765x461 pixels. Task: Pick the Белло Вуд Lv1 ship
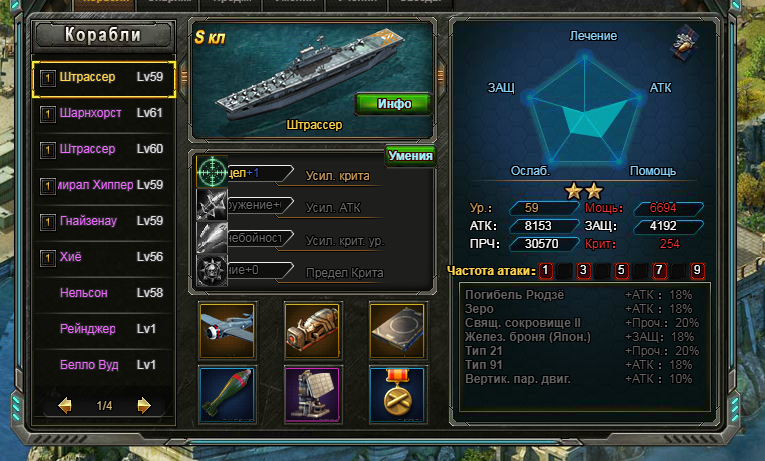point(105,365)
